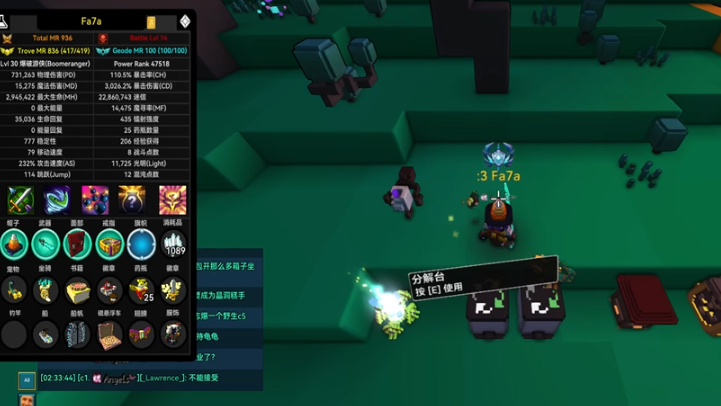
Task: Select the yellow tab on the character sheet
Action: (x=151, y=21)
